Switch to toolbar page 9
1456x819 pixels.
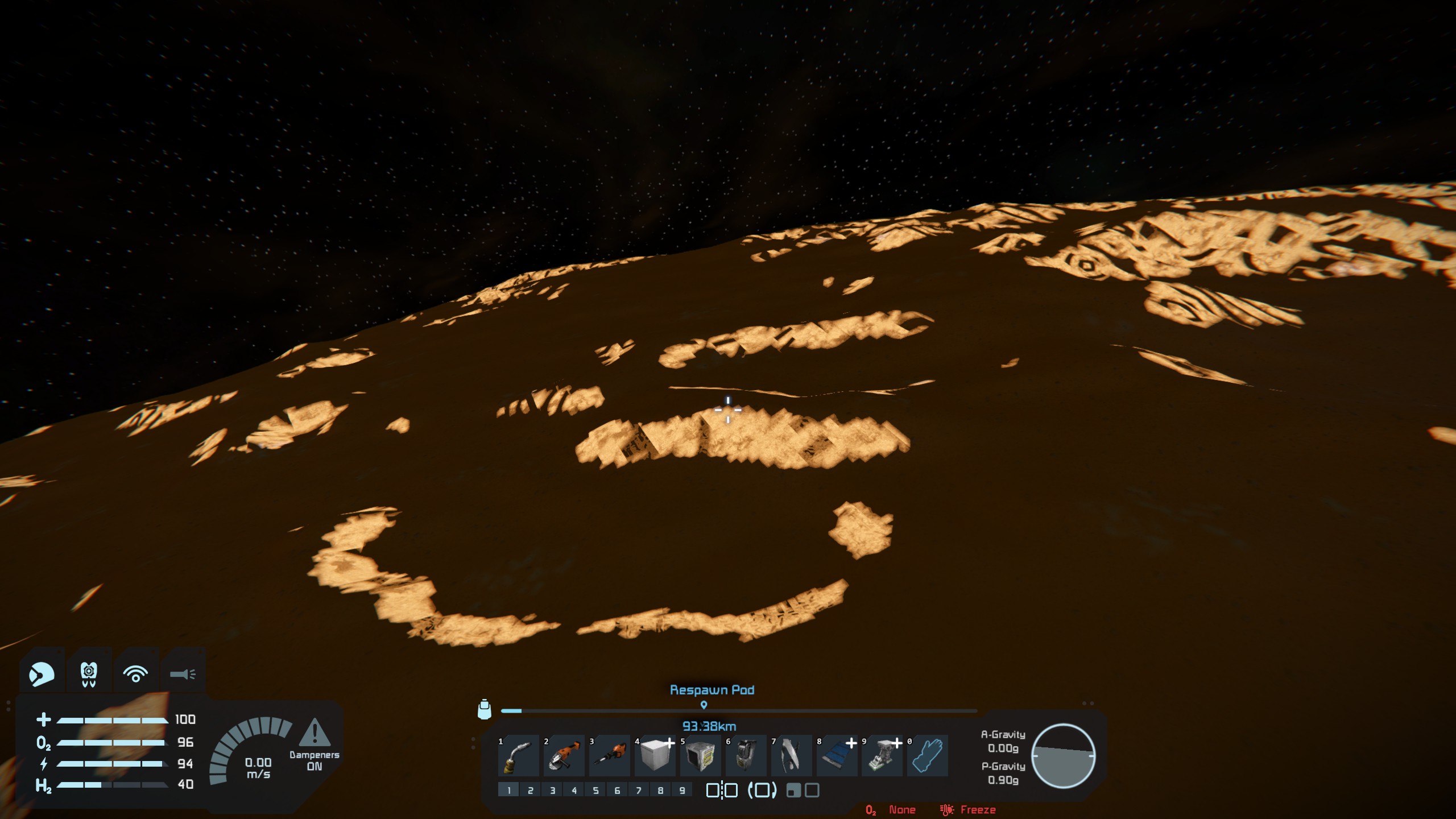pyautogui.click(x=682, y=790)
